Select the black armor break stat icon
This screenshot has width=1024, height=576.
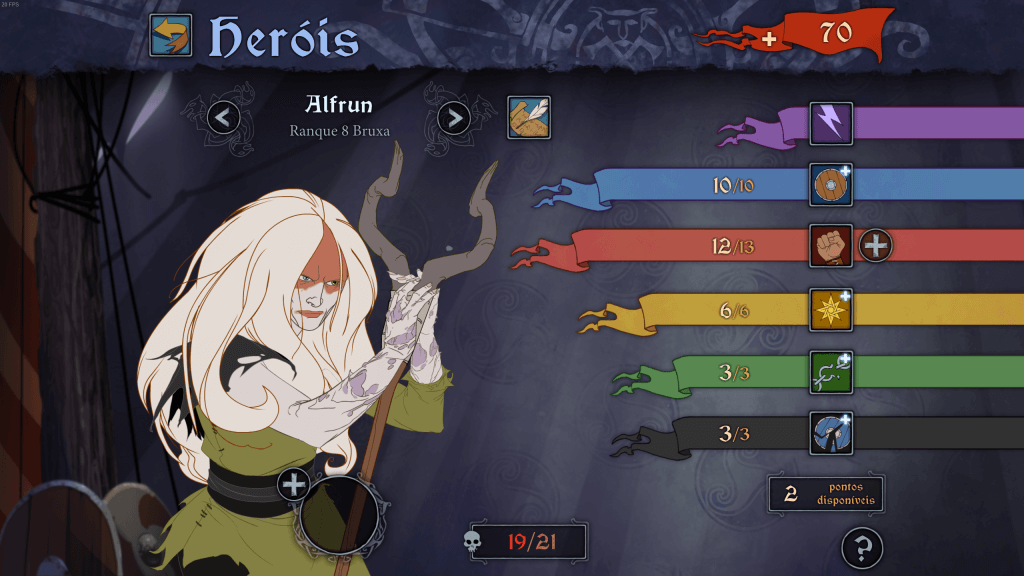[831, 433]
